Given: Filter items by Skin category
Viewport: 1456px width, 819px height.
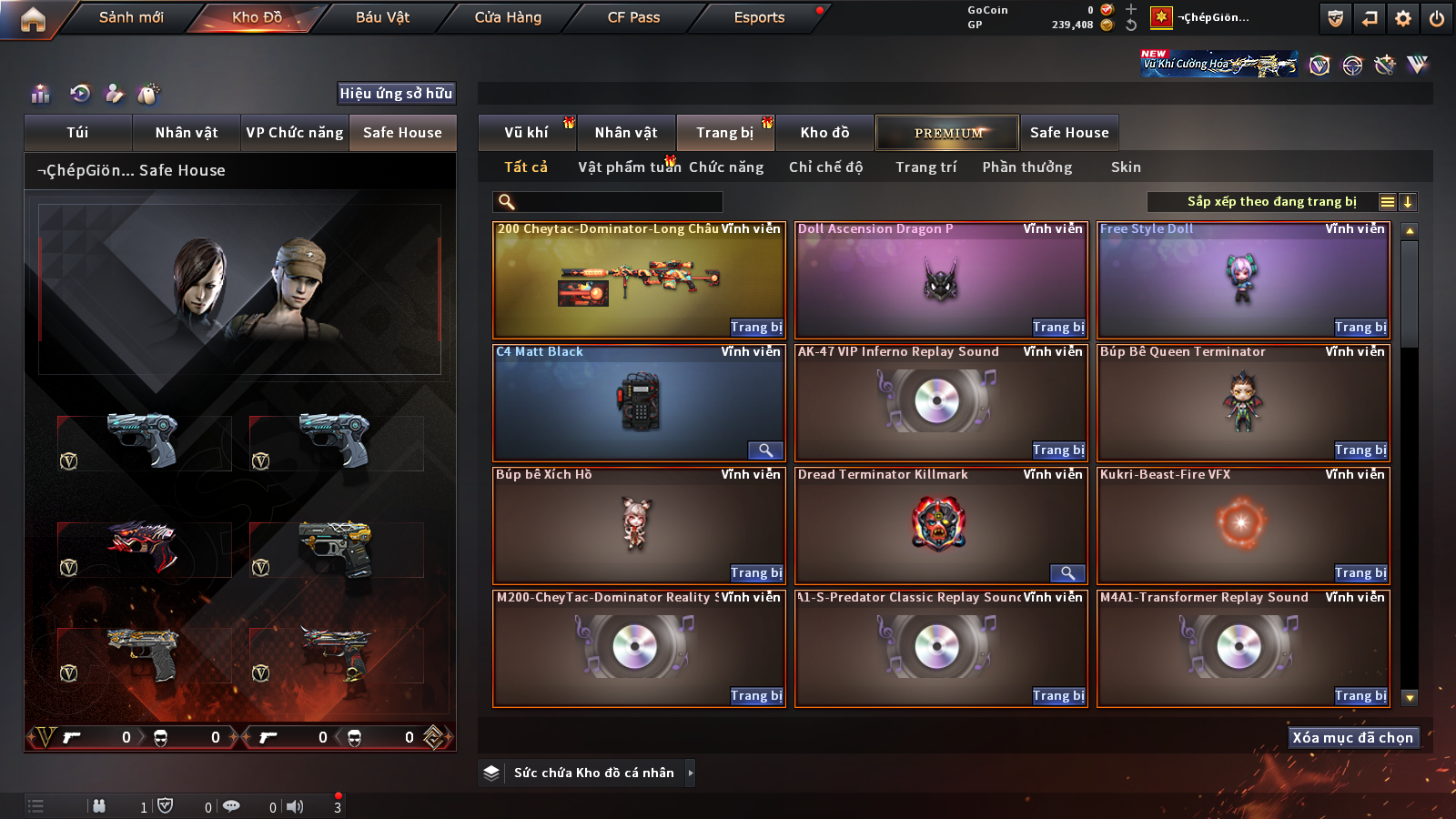Looking at the screenshot, I should point(1126,167).
